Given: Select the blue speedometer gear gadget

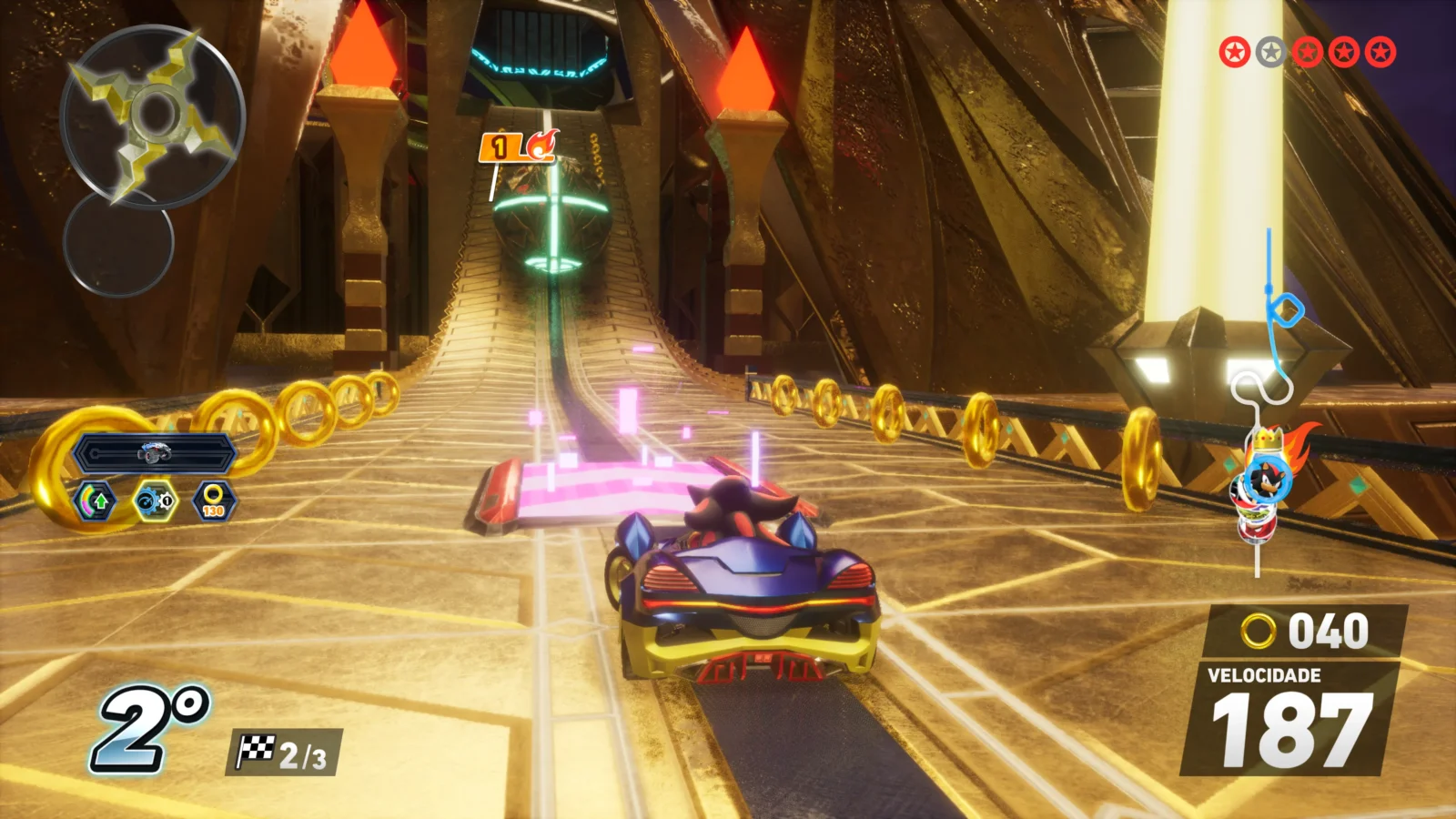Looking at the screenshot, I should 155,500.
